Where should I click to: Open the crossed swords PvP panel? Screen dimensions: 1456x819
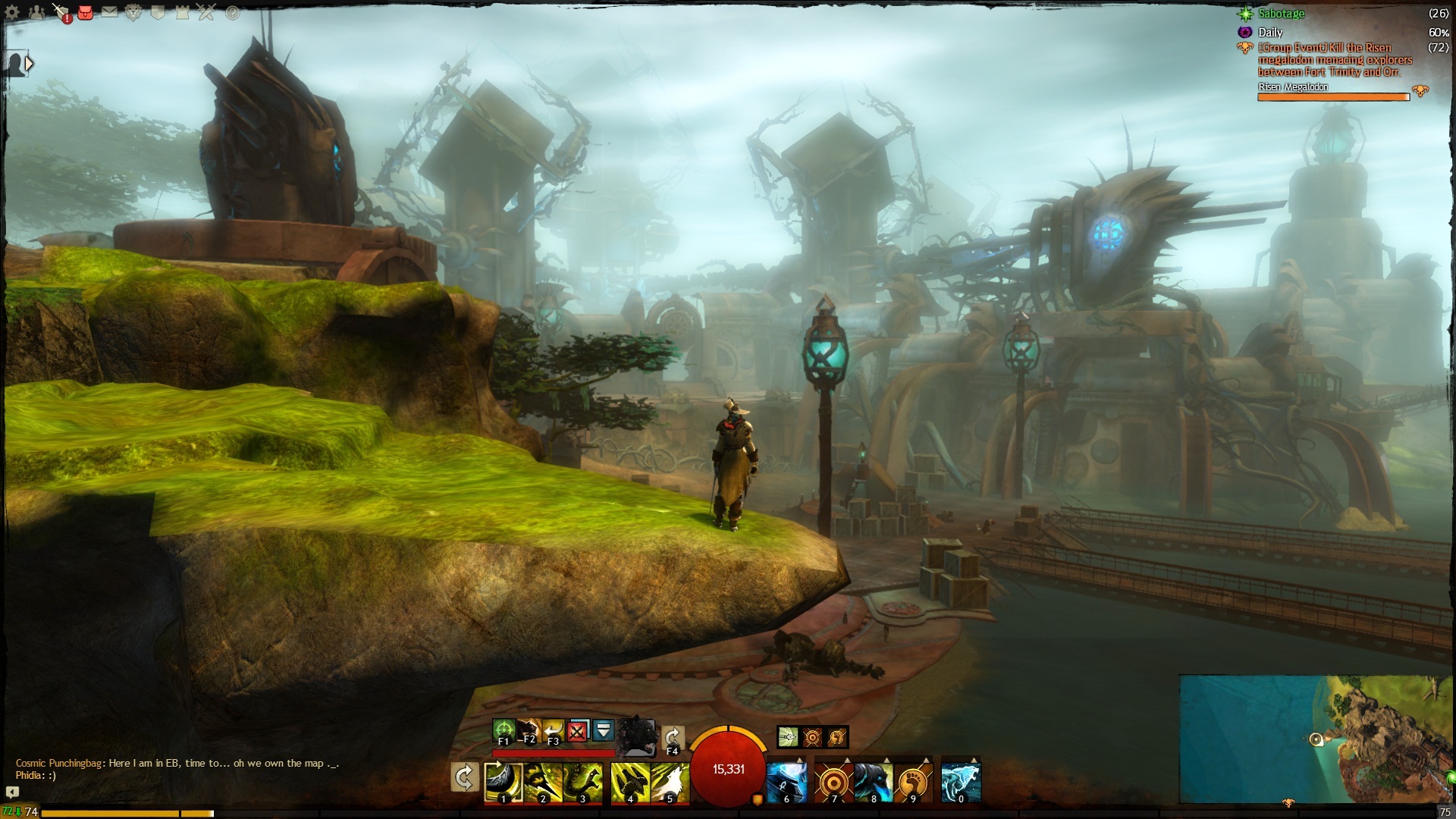pos(206,12)
